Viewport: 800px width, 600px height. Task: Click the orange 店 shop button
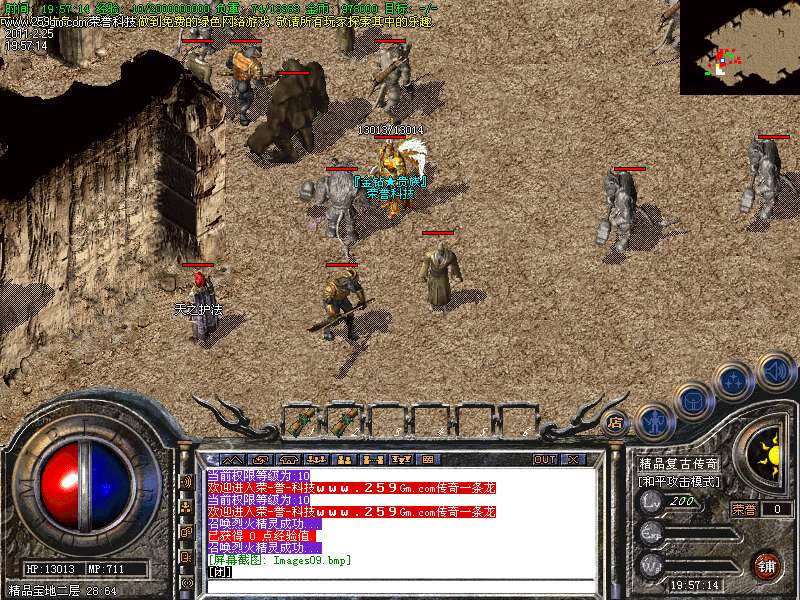click(616, 422)
